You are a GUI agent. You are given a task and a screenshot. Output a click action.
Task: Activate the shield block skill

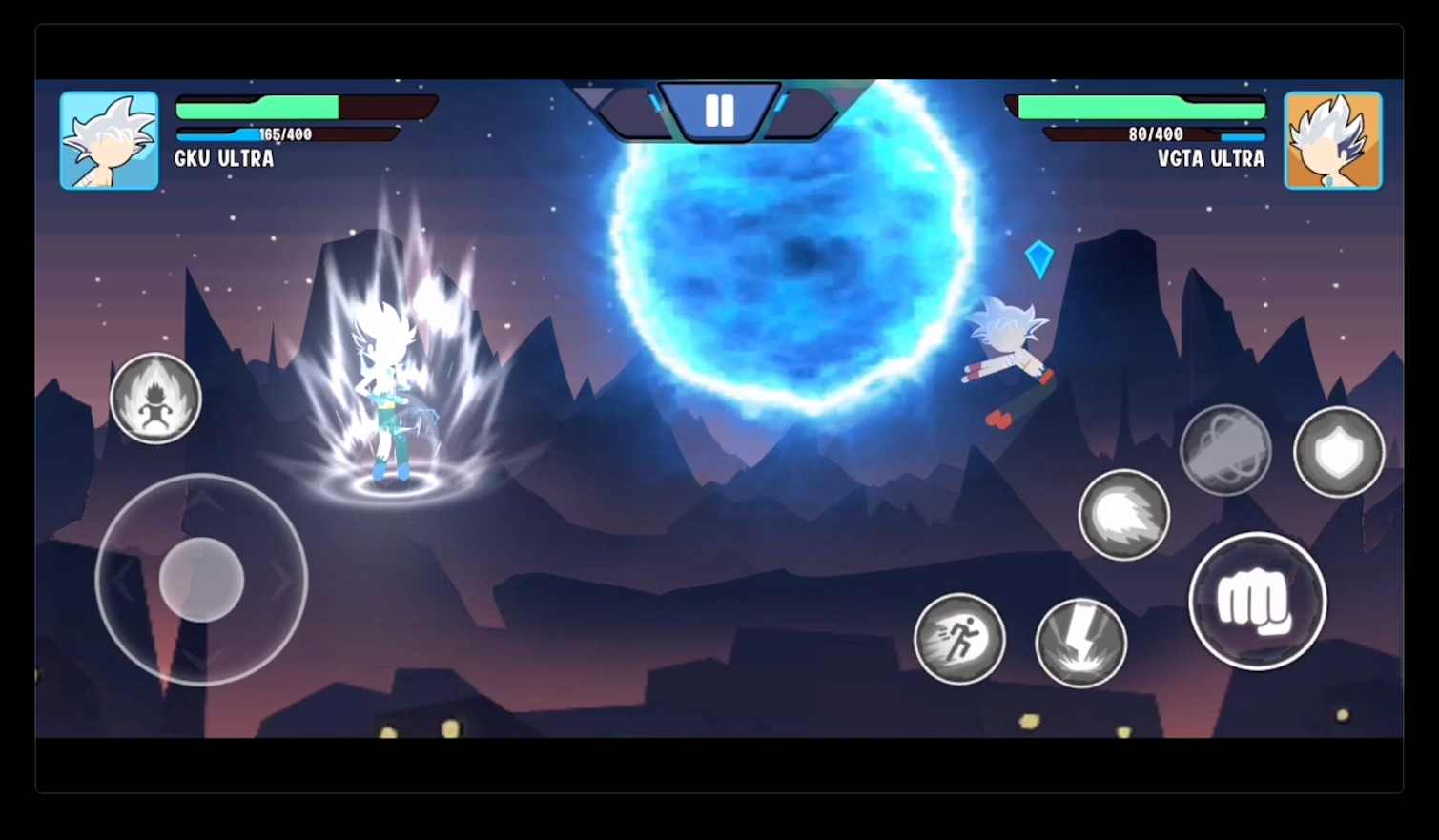pyautogui.click(x=1339, y=451)
